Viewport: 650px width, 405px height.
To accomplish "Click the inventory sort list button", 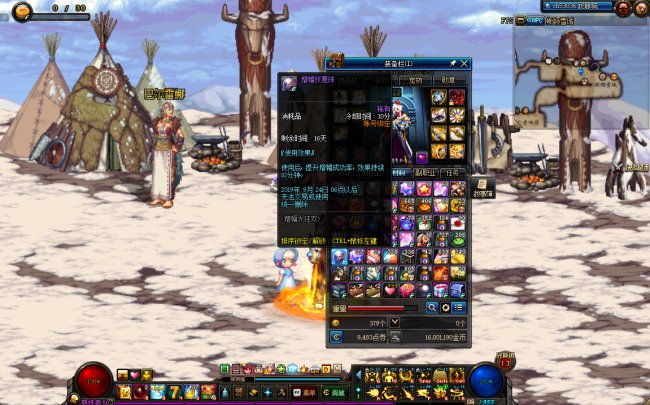I will tap(458, 307).
